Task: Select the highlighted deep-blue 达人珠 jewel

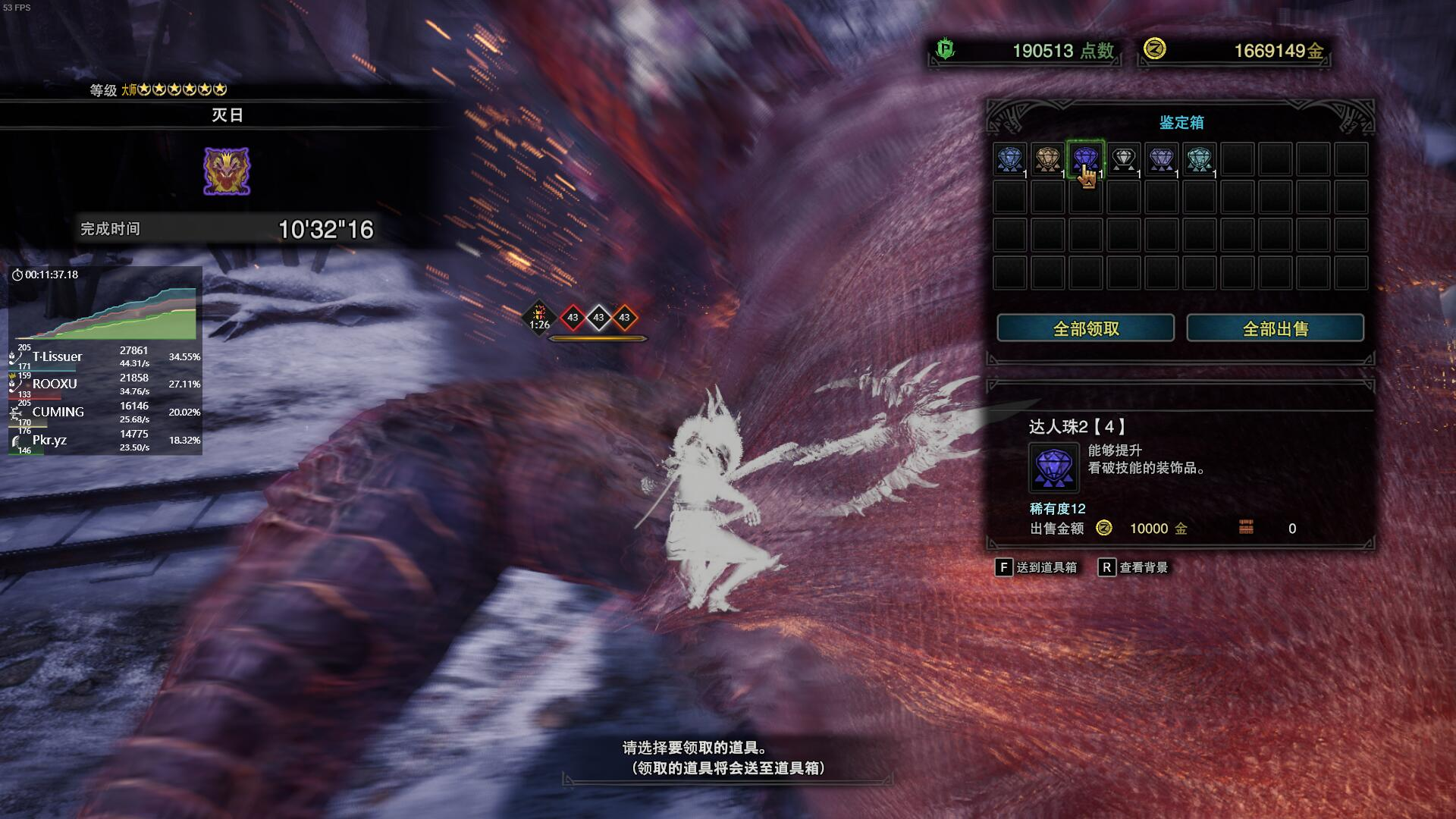Action: tap(1085, 159)
